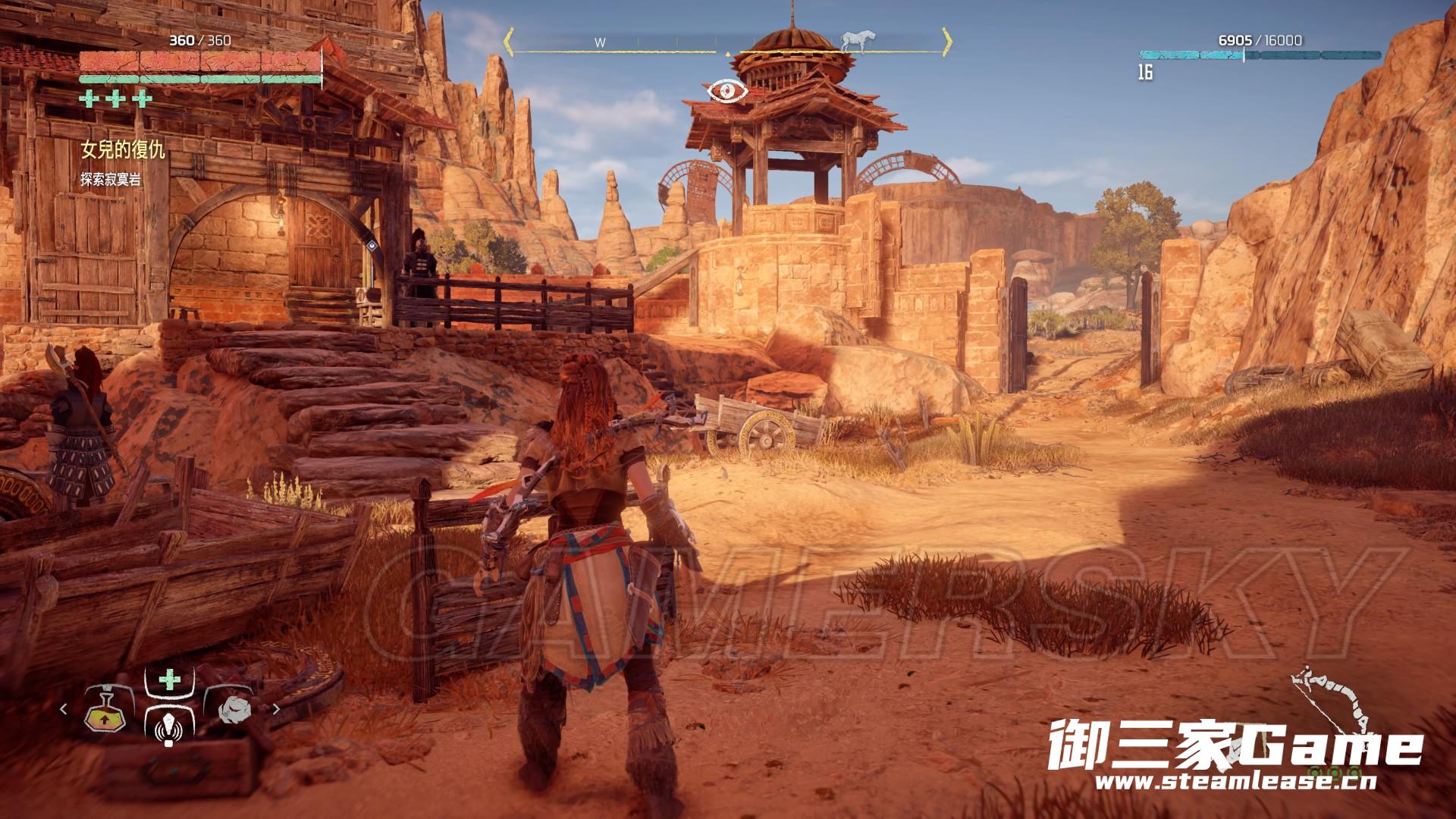Cycle quick items with the right arrow

[276, 710]
